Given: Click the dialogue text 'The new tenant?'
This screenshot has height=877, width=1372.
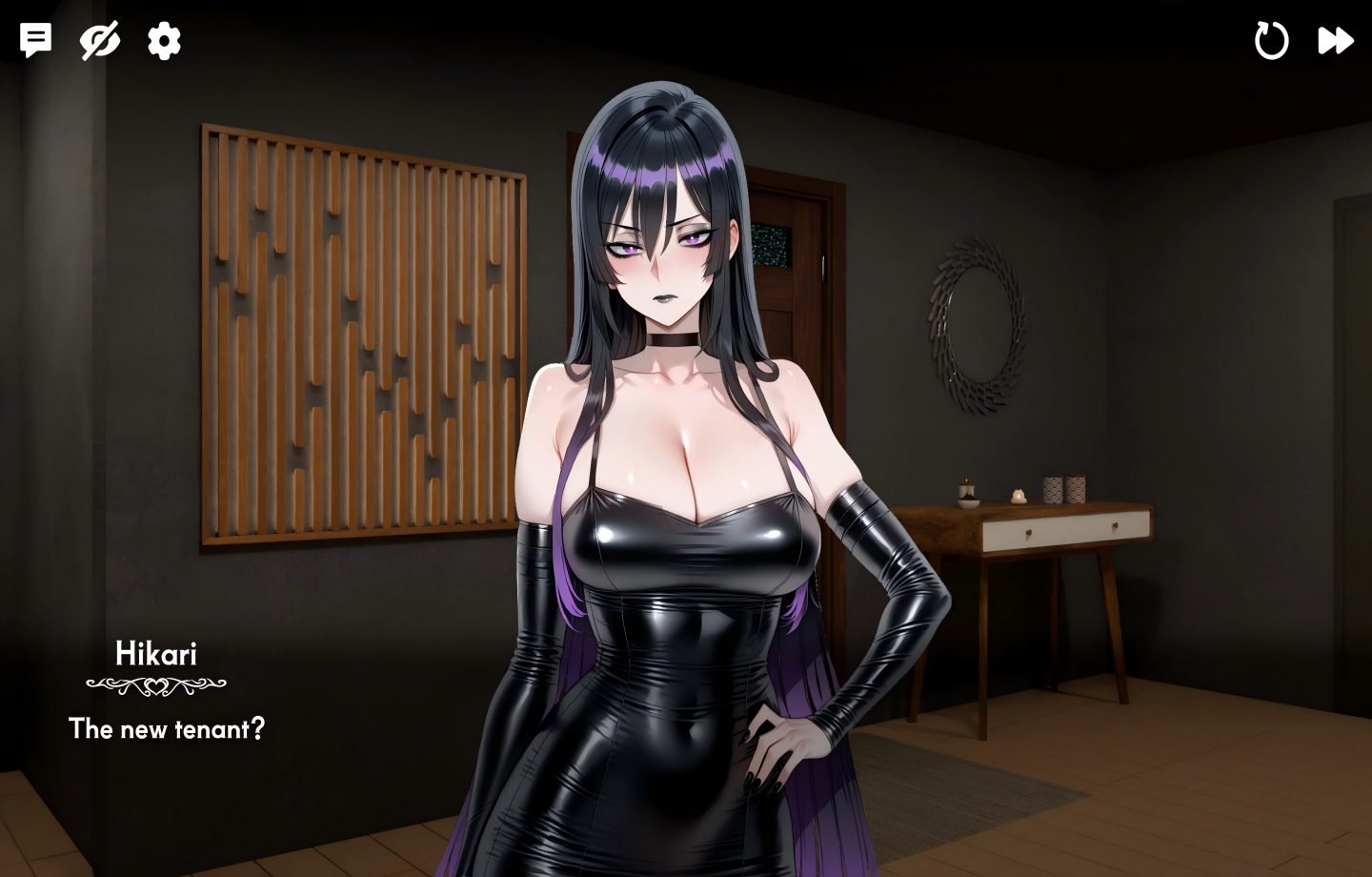Looking at the screenshot, I should 166,729.
